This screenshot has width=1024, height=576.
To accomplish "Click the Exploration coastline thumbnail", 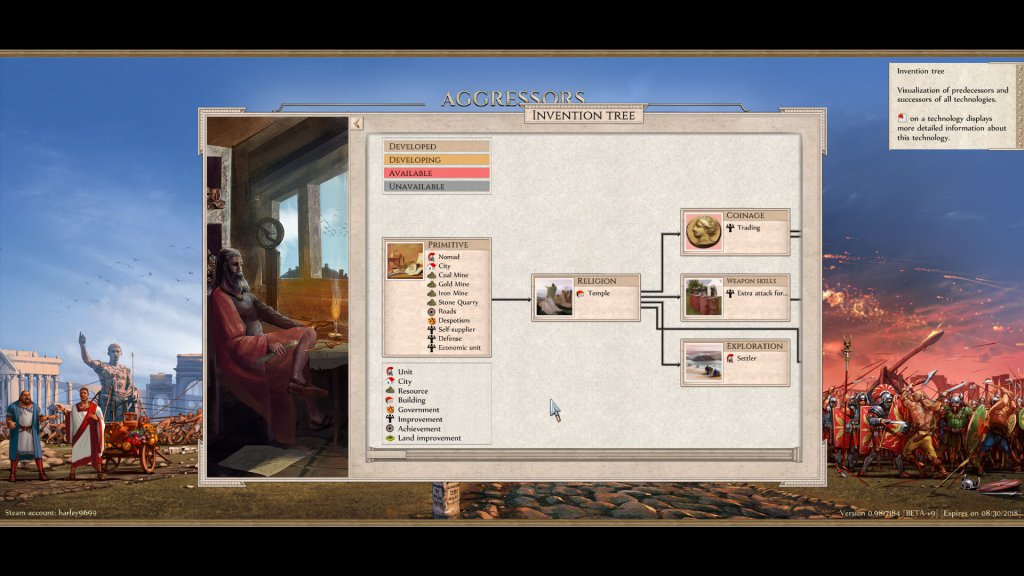I will click(703, 363).
